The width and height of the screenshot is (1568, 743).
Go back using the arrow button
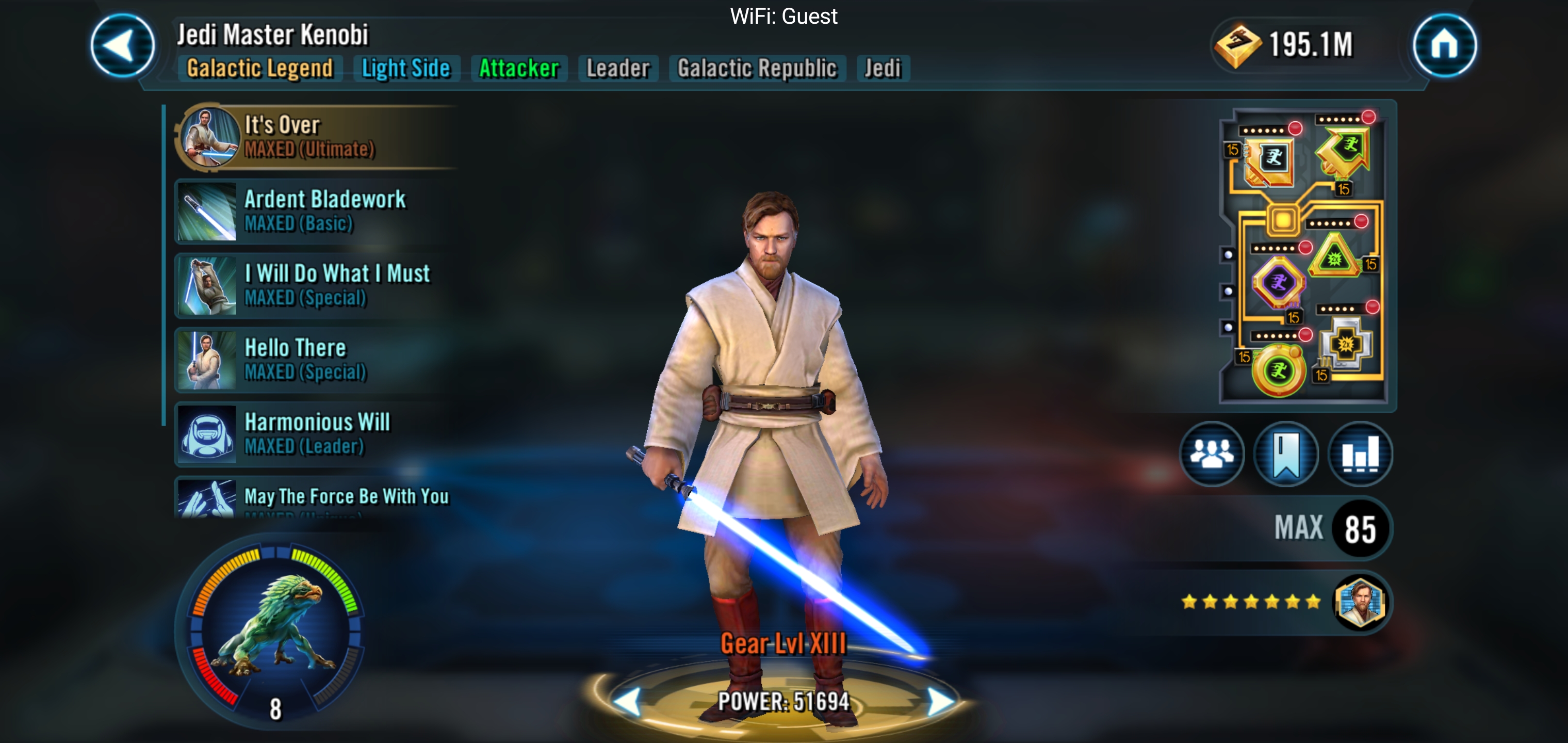(122, 46)
